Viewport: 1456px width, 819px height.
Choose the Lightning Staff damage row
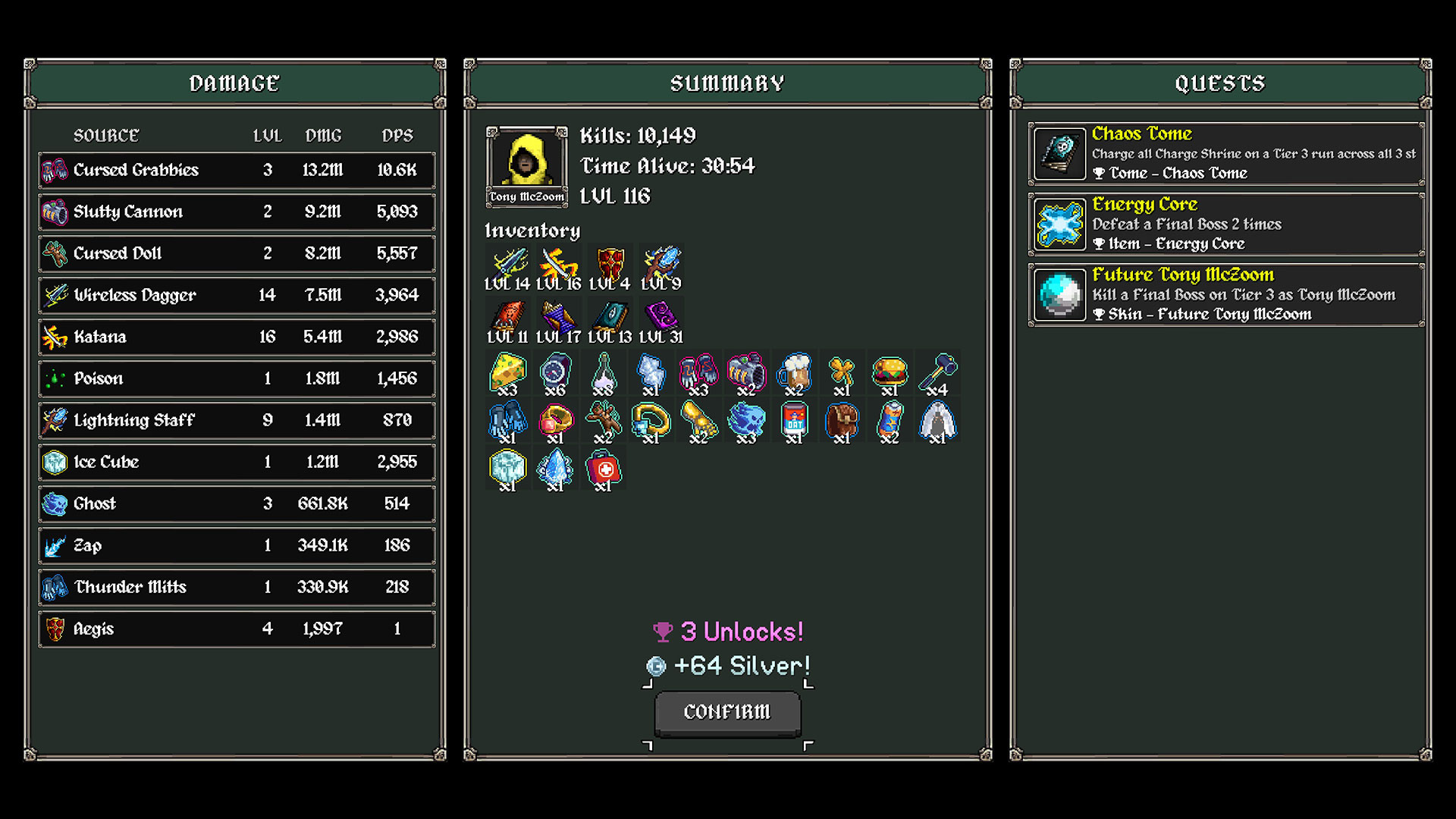[237, 420]
